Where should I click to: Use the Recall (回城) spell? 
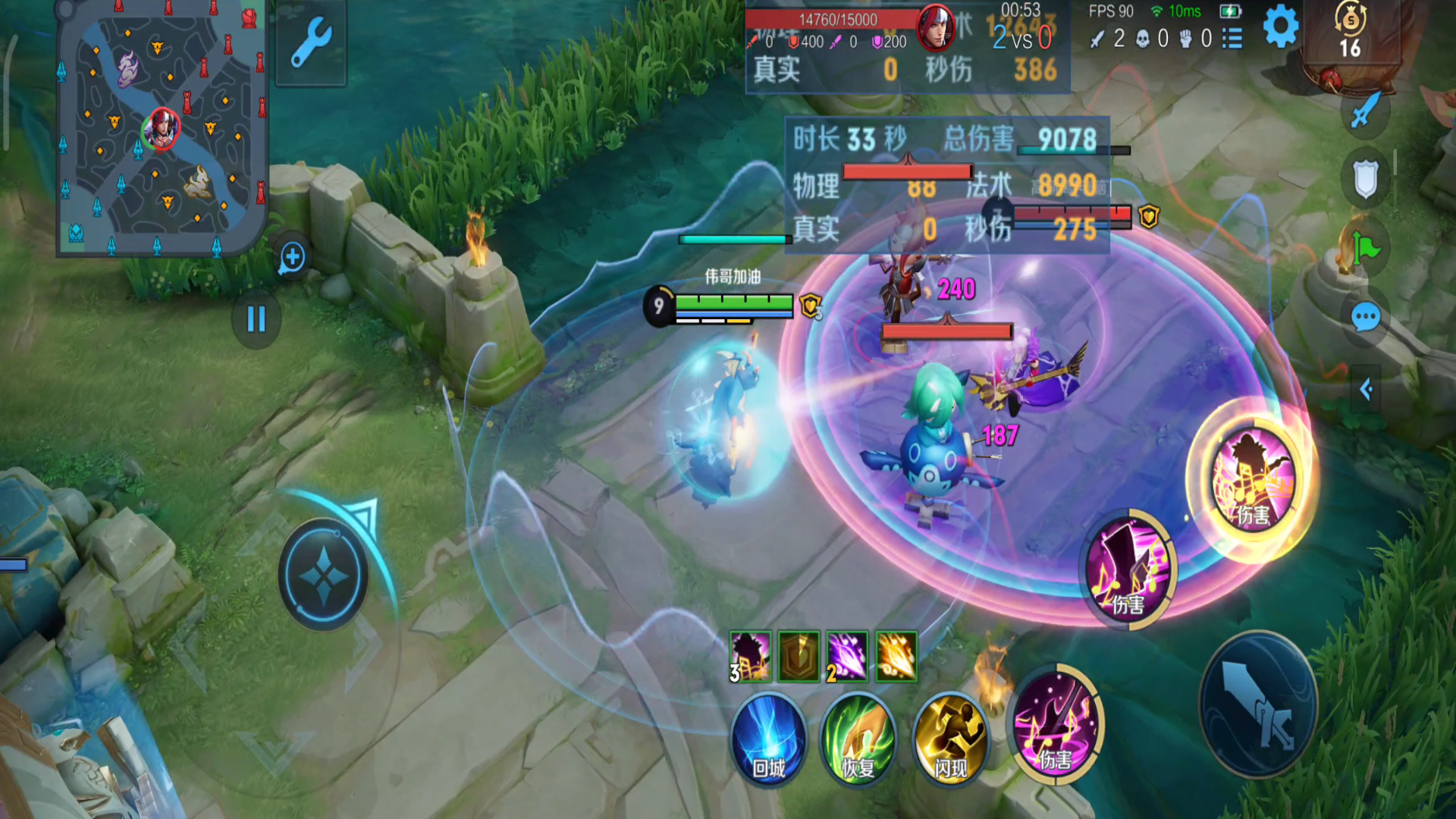tap(768, 739)
